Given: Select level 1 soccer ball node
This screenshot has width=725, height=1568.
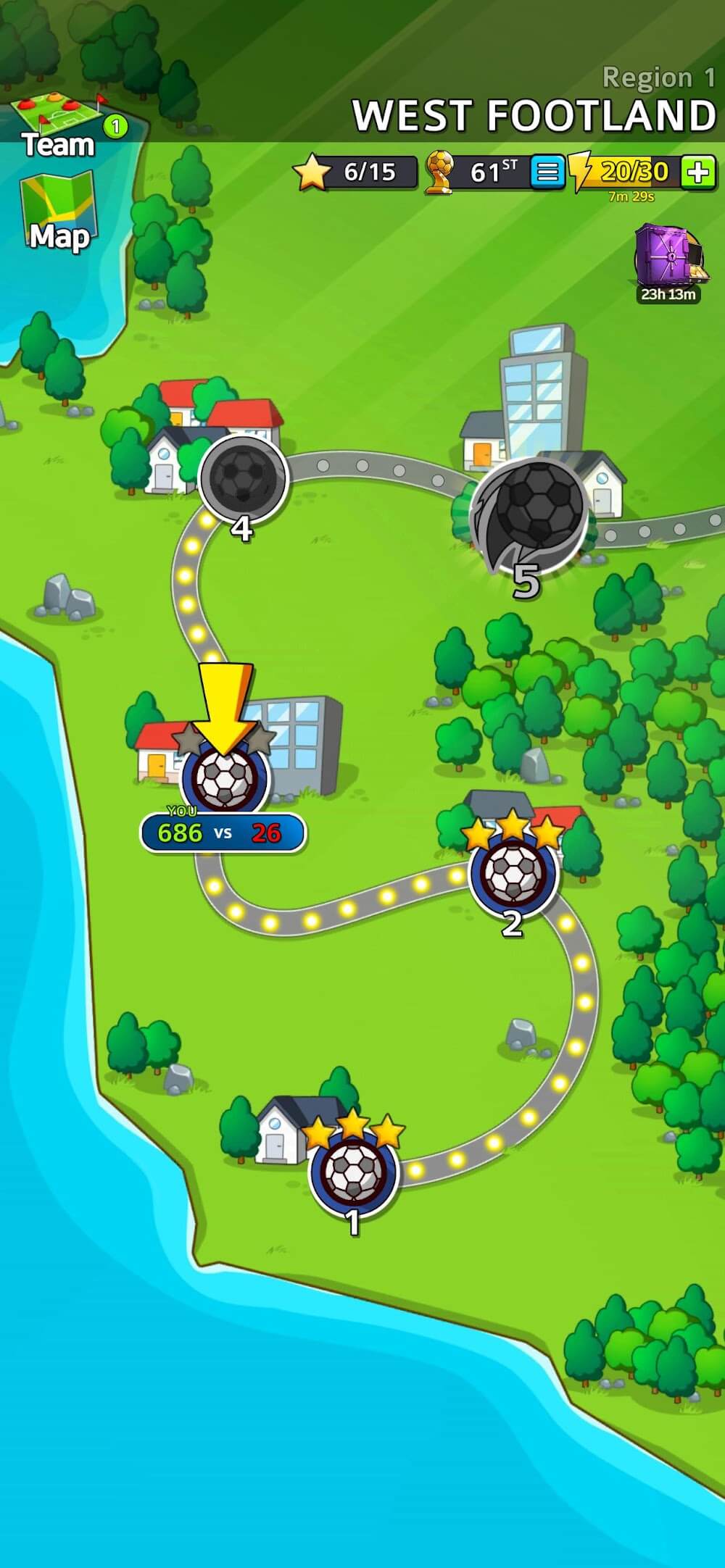Looking at the screenshot, I should tap(353, 1172).
